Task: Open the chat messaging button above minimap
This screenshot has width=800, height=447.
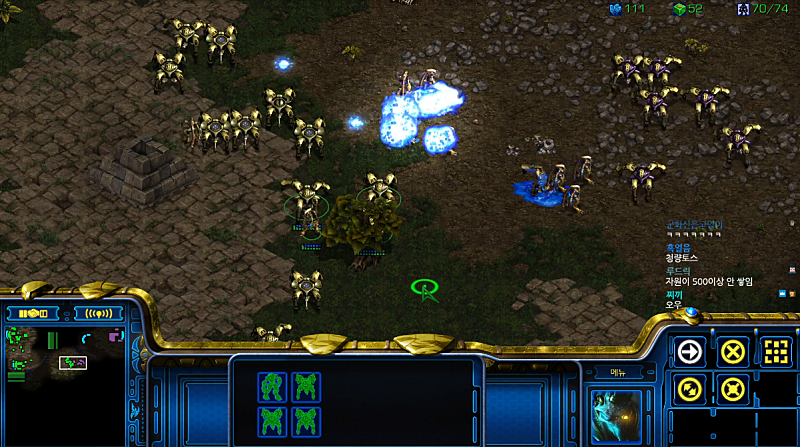Action: pos(97,312)
